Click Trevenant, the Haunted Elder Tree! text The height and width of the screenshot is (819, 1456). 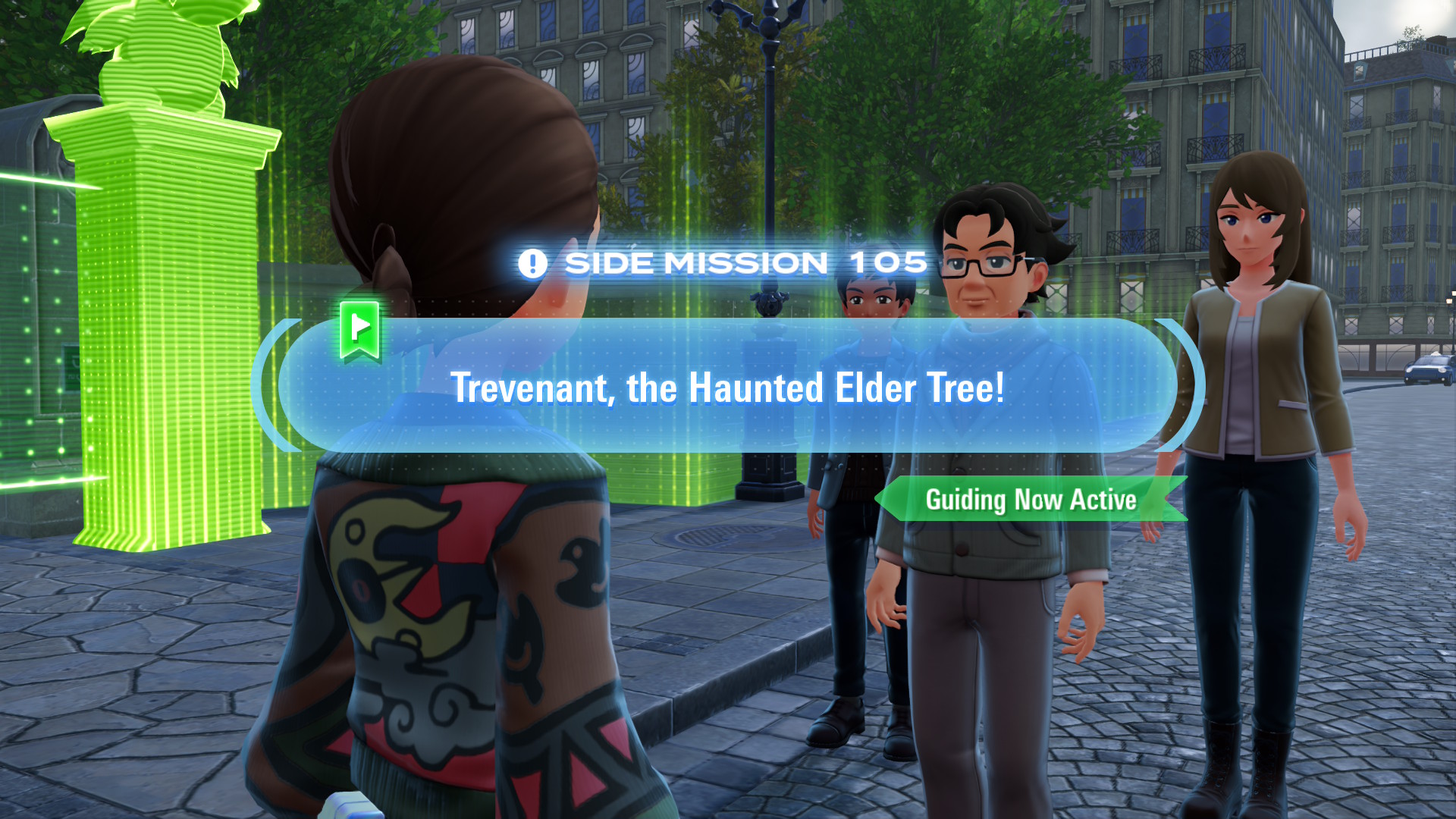728,388
